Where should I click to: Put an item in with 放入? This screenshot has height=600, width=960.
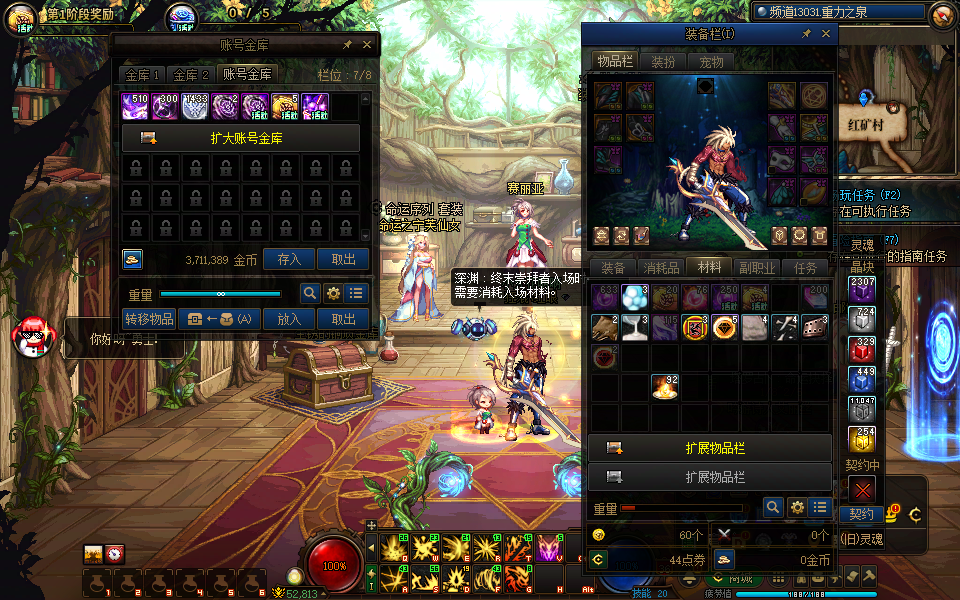289,319
